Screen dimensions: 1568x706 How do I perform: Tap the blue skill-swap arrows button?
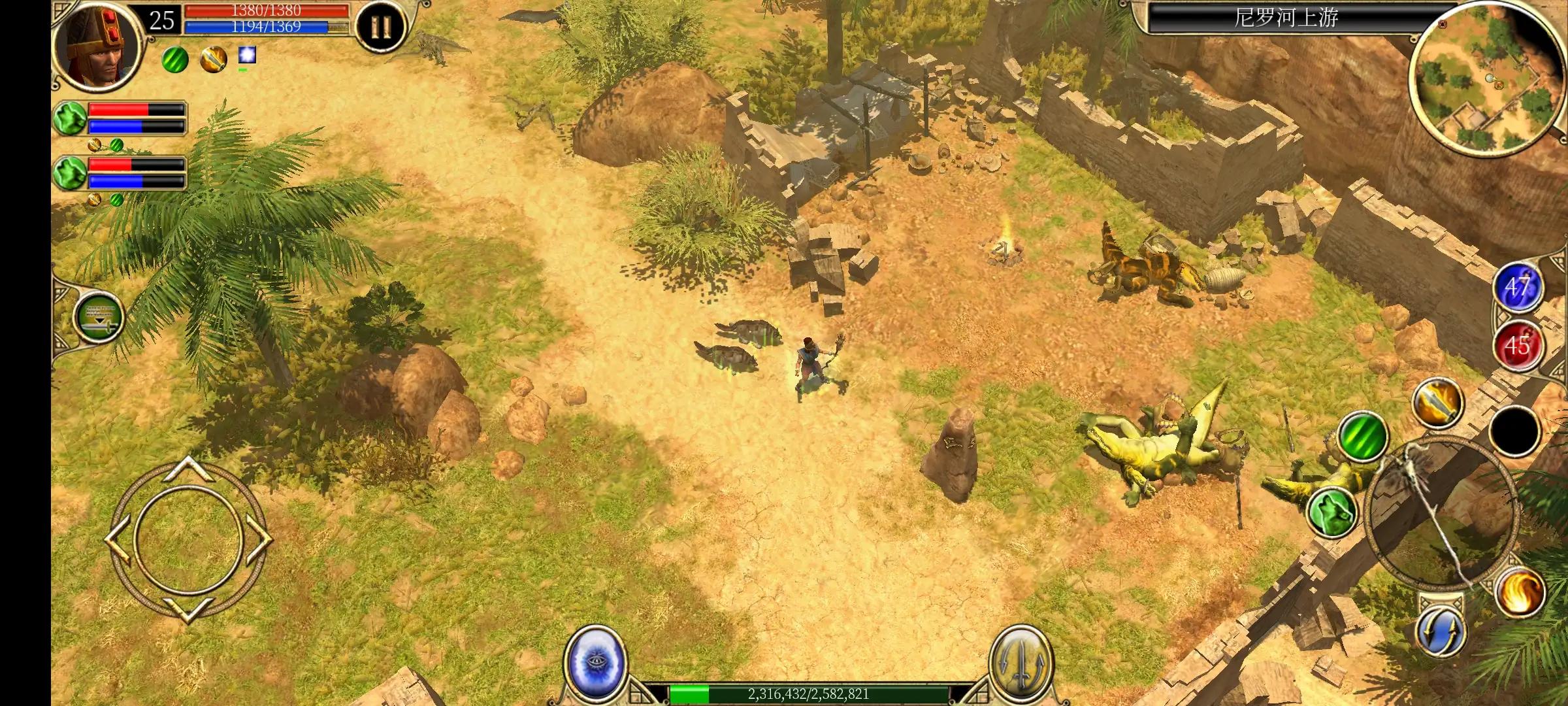click(x=1441, y=632)
